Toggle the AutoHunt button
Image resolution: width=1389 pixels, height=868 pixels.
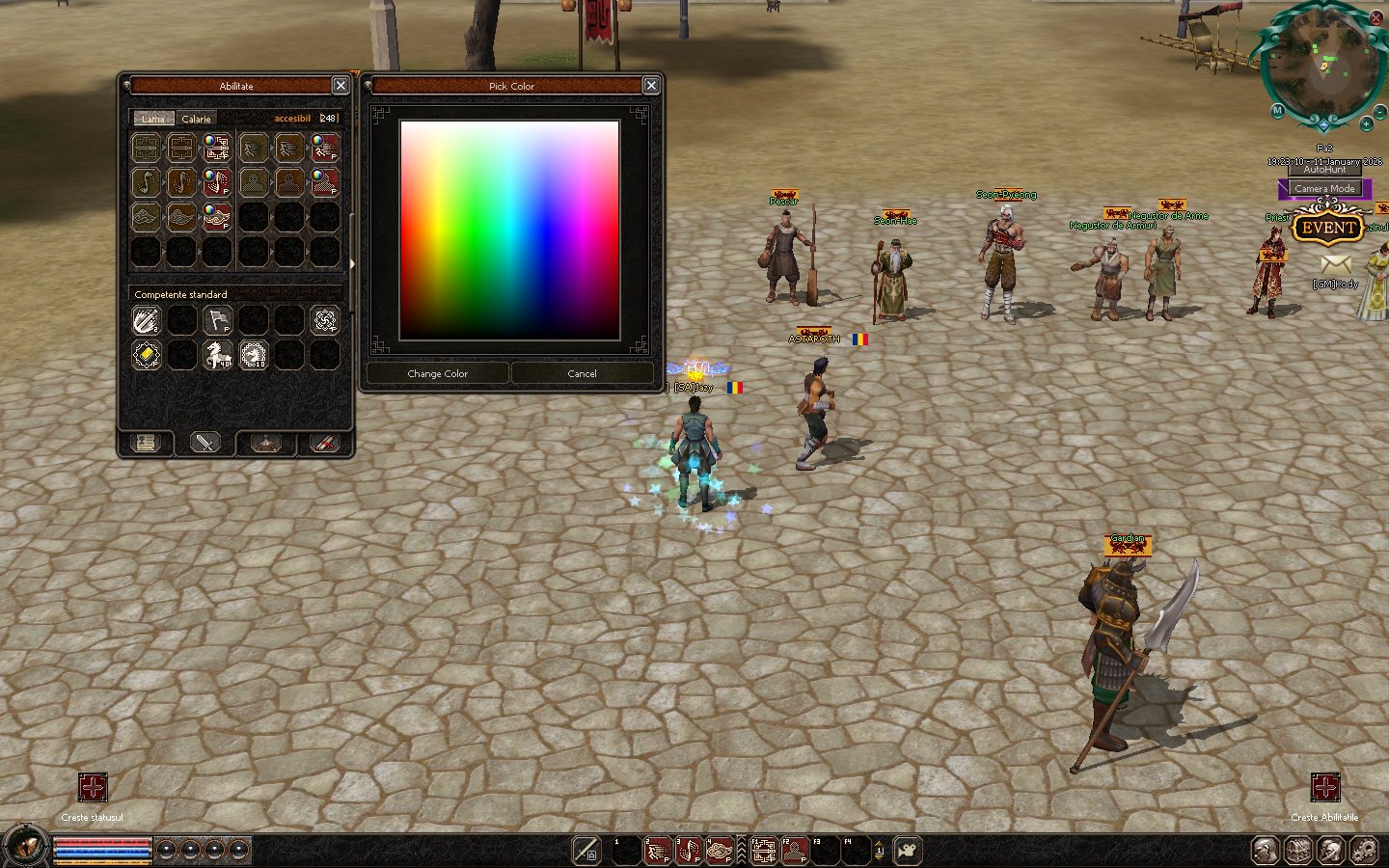point(1324,170)
